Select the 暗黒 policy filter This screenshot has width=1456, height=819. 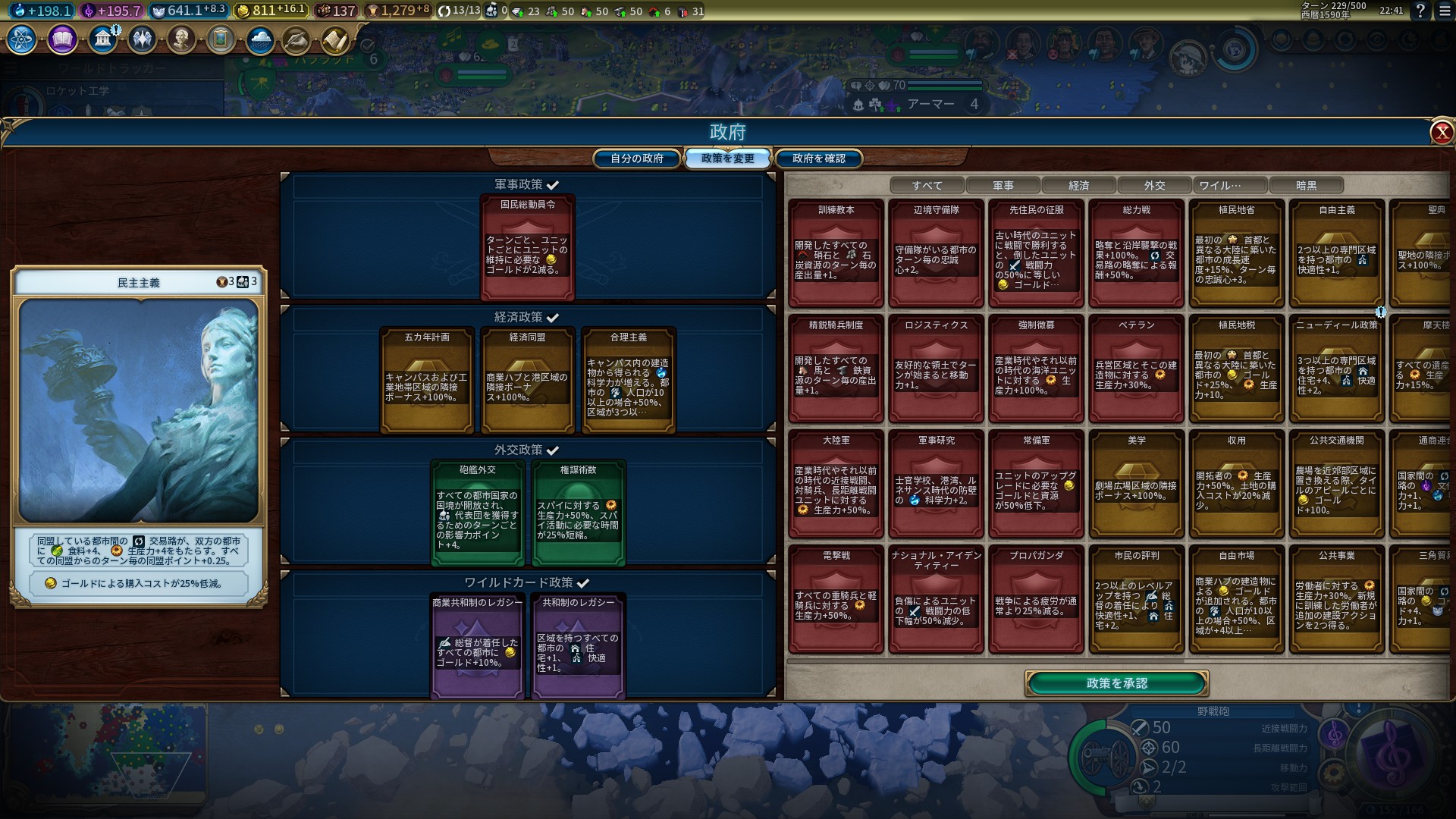1306,185
